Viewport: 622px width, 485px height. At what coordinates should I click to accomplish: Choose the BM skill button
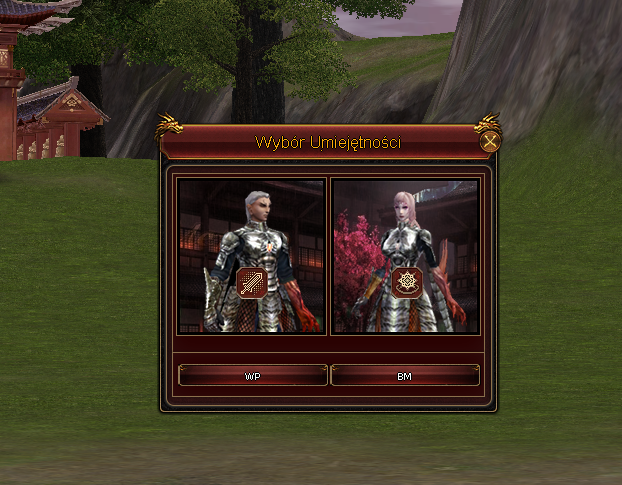tap(404, 376)
